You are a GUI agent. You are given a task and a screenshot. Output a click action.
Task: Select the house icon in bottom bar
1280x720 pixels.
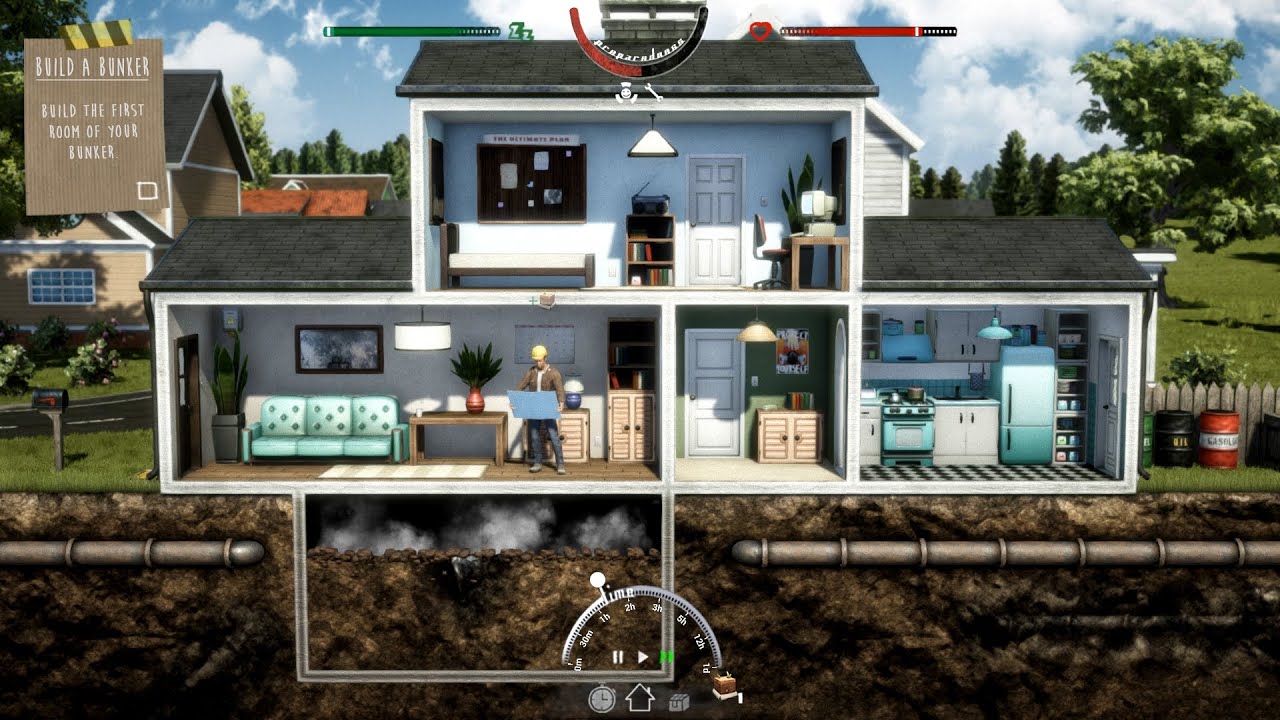tap(639, 698)
